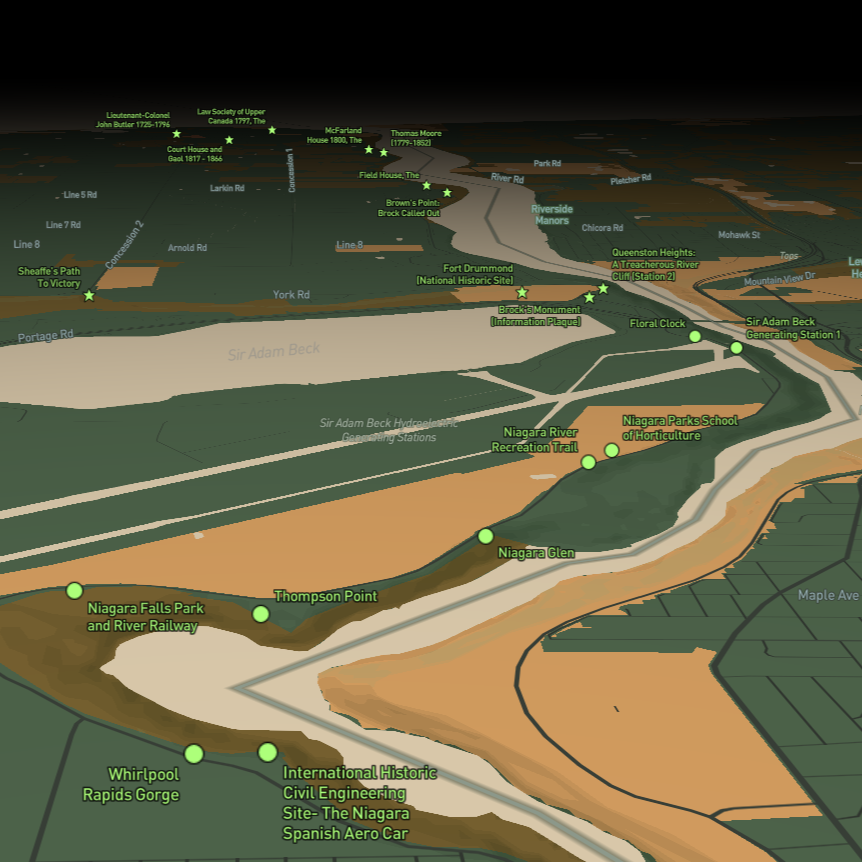862x862 pixels.
Task: Choose the Law Society of Upper Canada star
Action: tap(272, 130)
